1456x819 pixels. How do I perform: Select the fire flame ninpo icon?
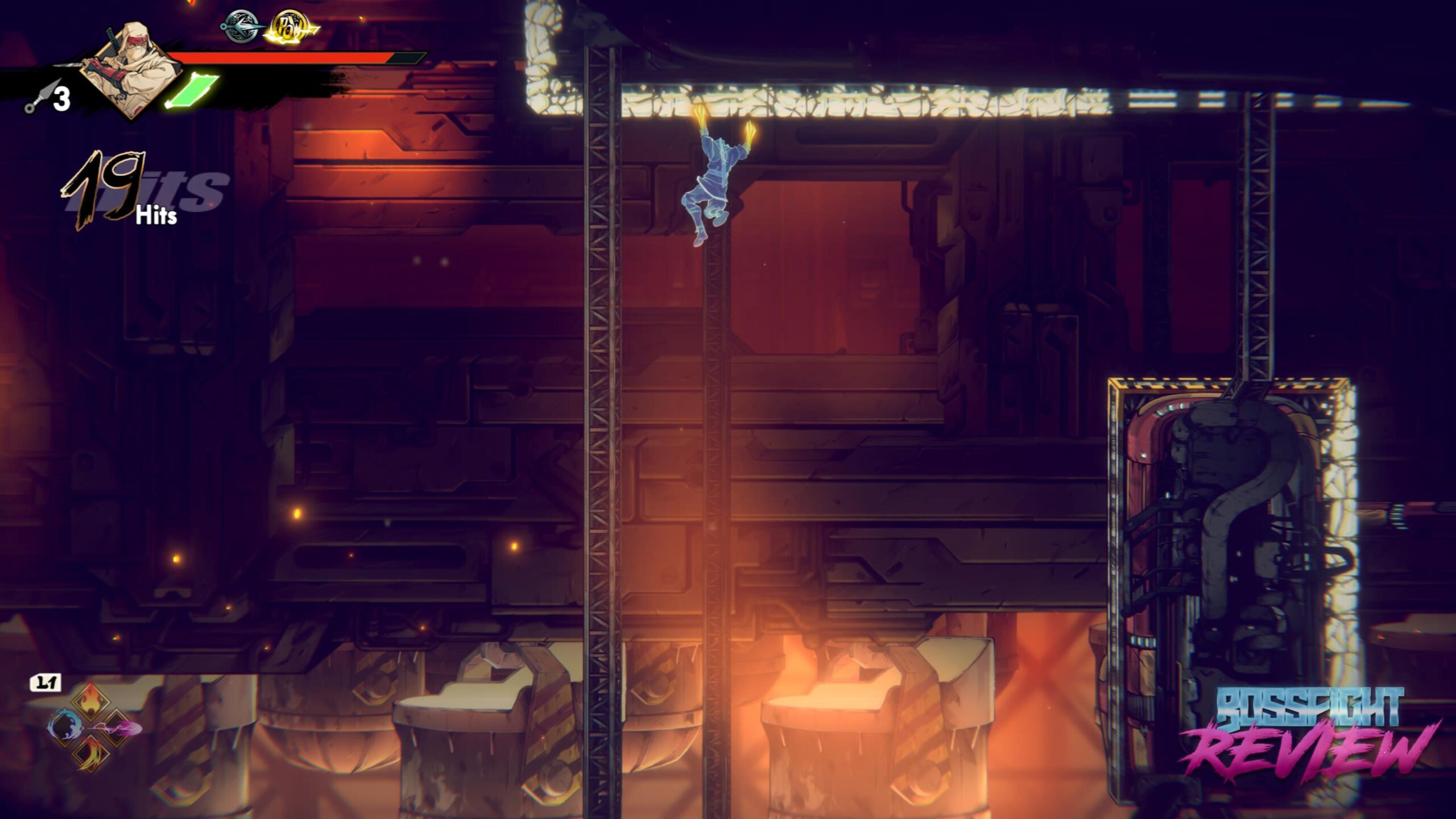(91, 703)
